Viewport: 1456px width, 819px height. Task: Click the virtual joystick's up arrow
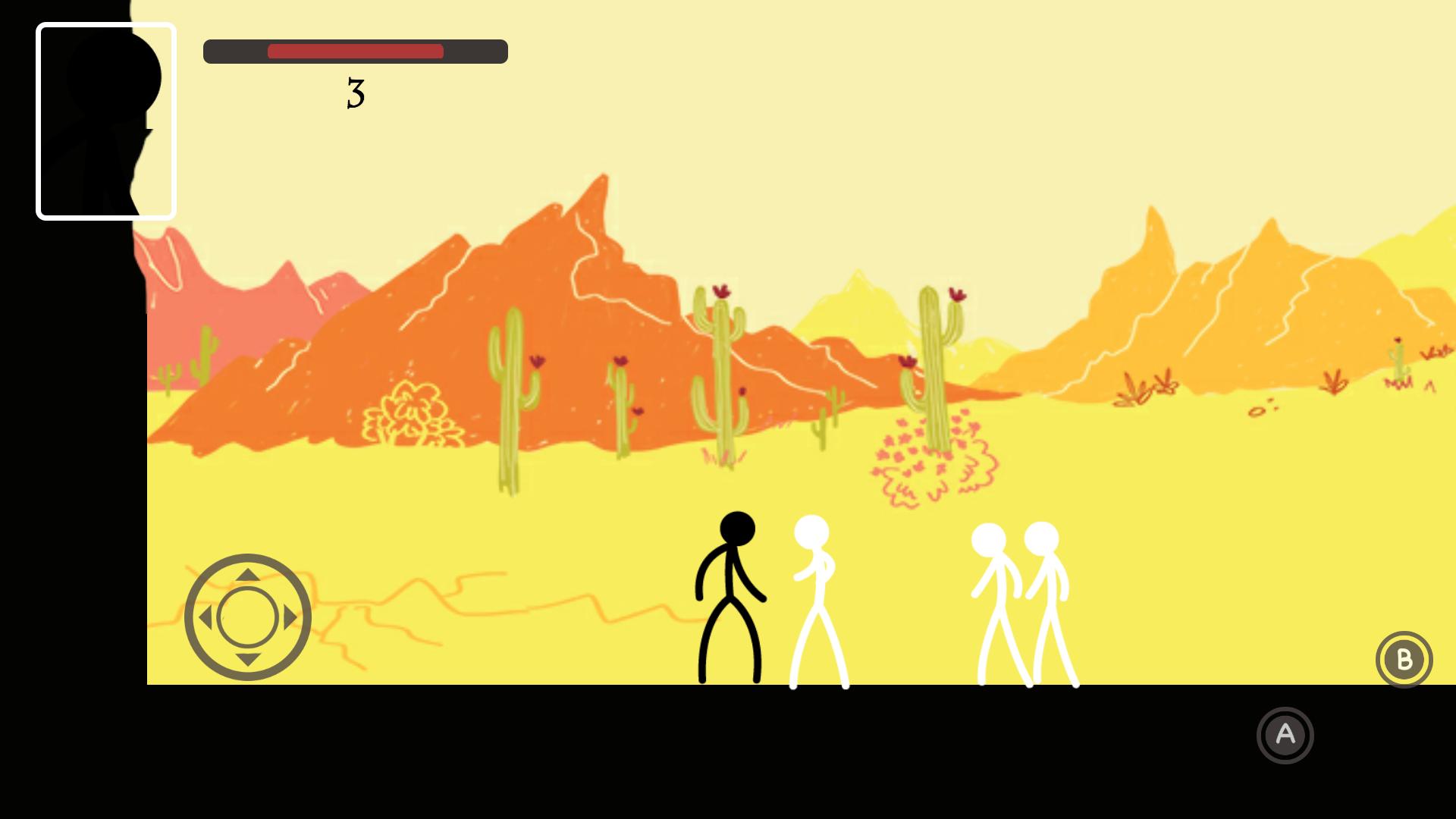tap(248, 576)
